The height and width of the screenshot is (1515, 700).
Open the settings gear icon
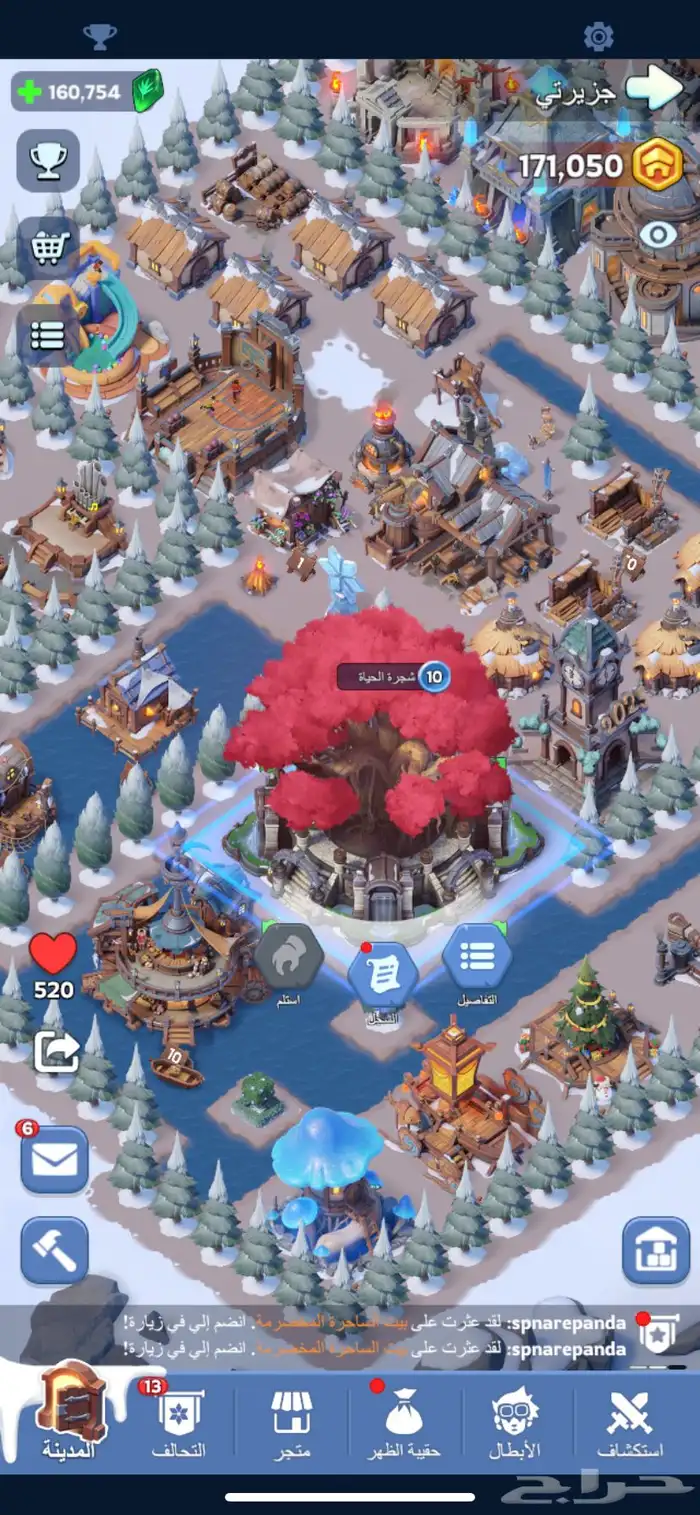point(598,37)
